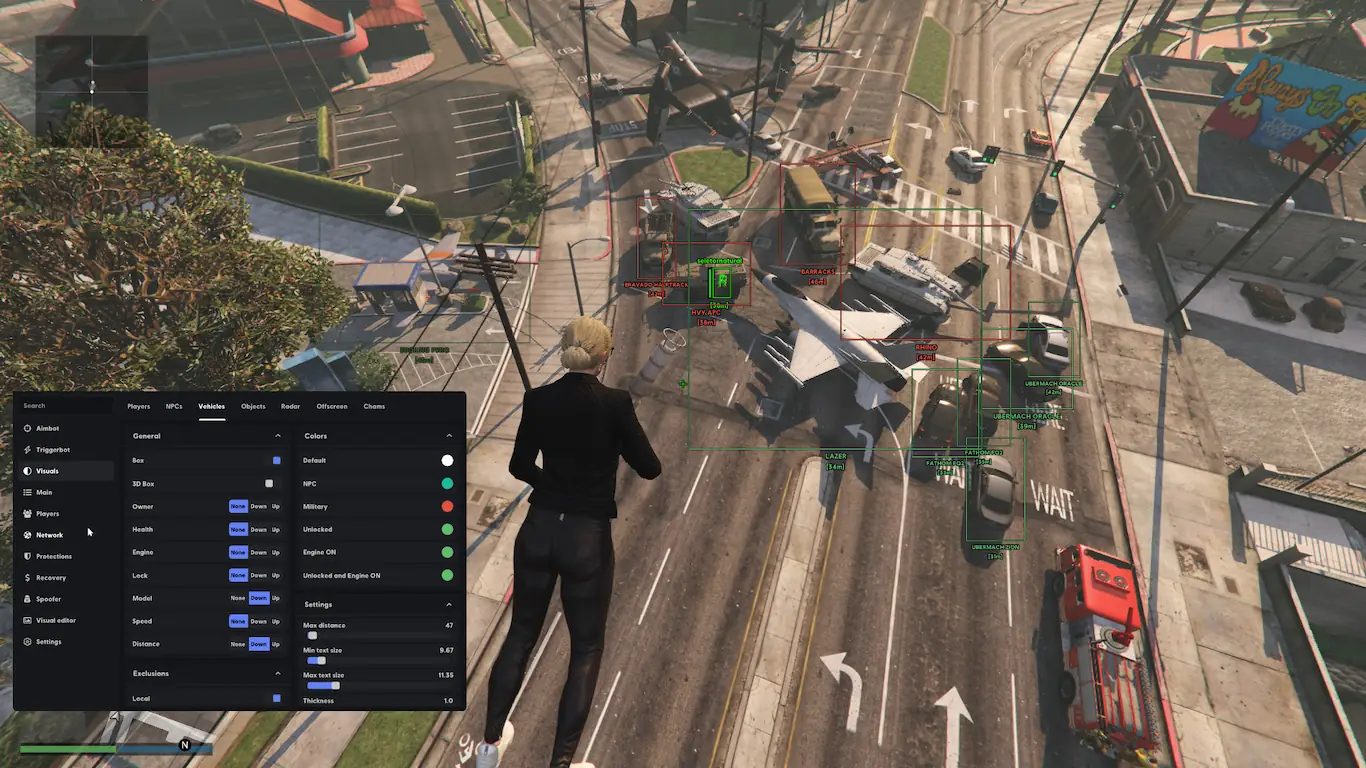This screenshot has height=768, width=1366.
Task: Pick the Military color swatch
Action: (x=447, y=507)
